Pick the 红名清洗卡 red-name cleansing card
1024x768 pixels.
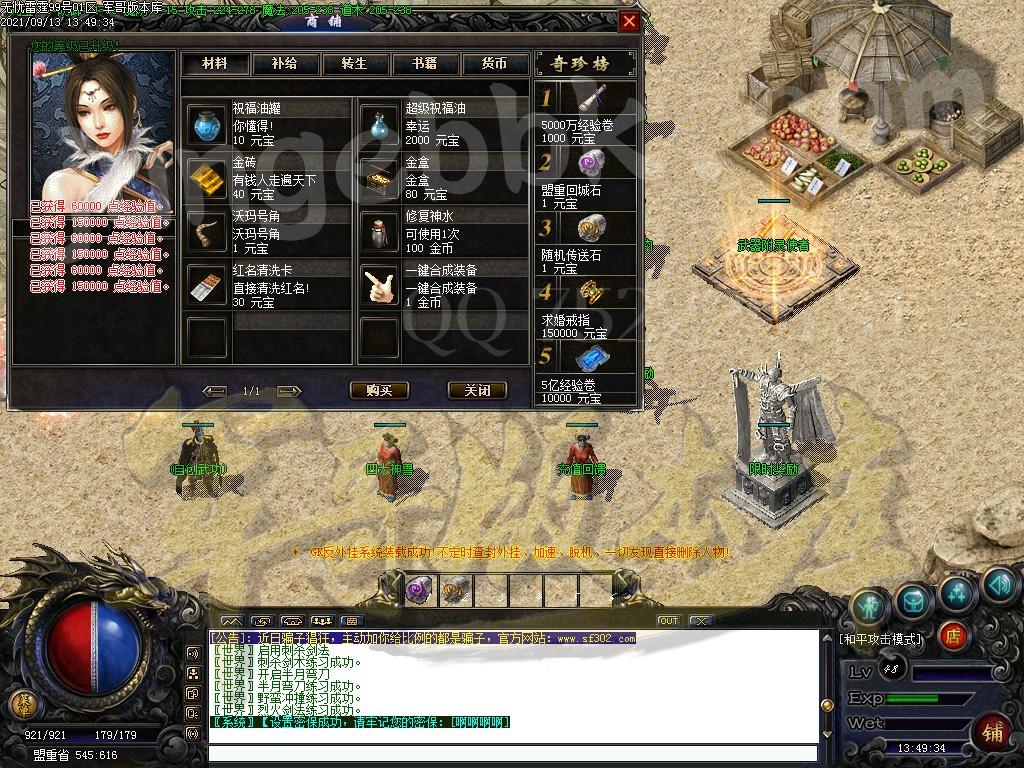208,287
